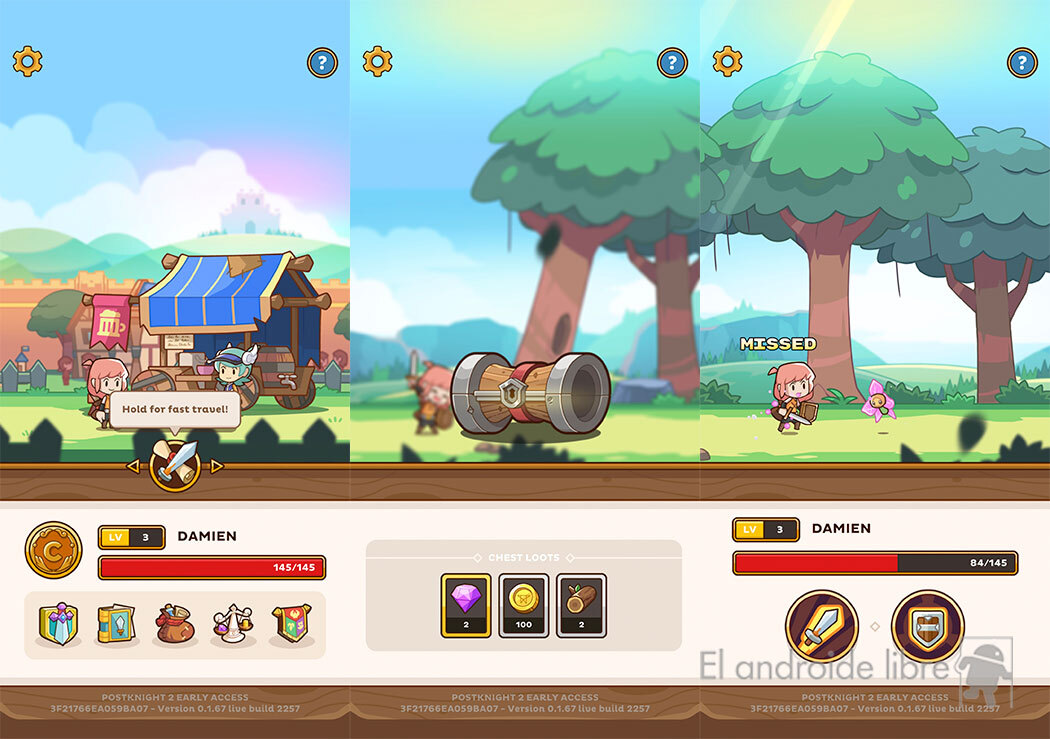1050x739 pixels.
Task: Select the 100 gold coin loot
Action: coord(524,605)
